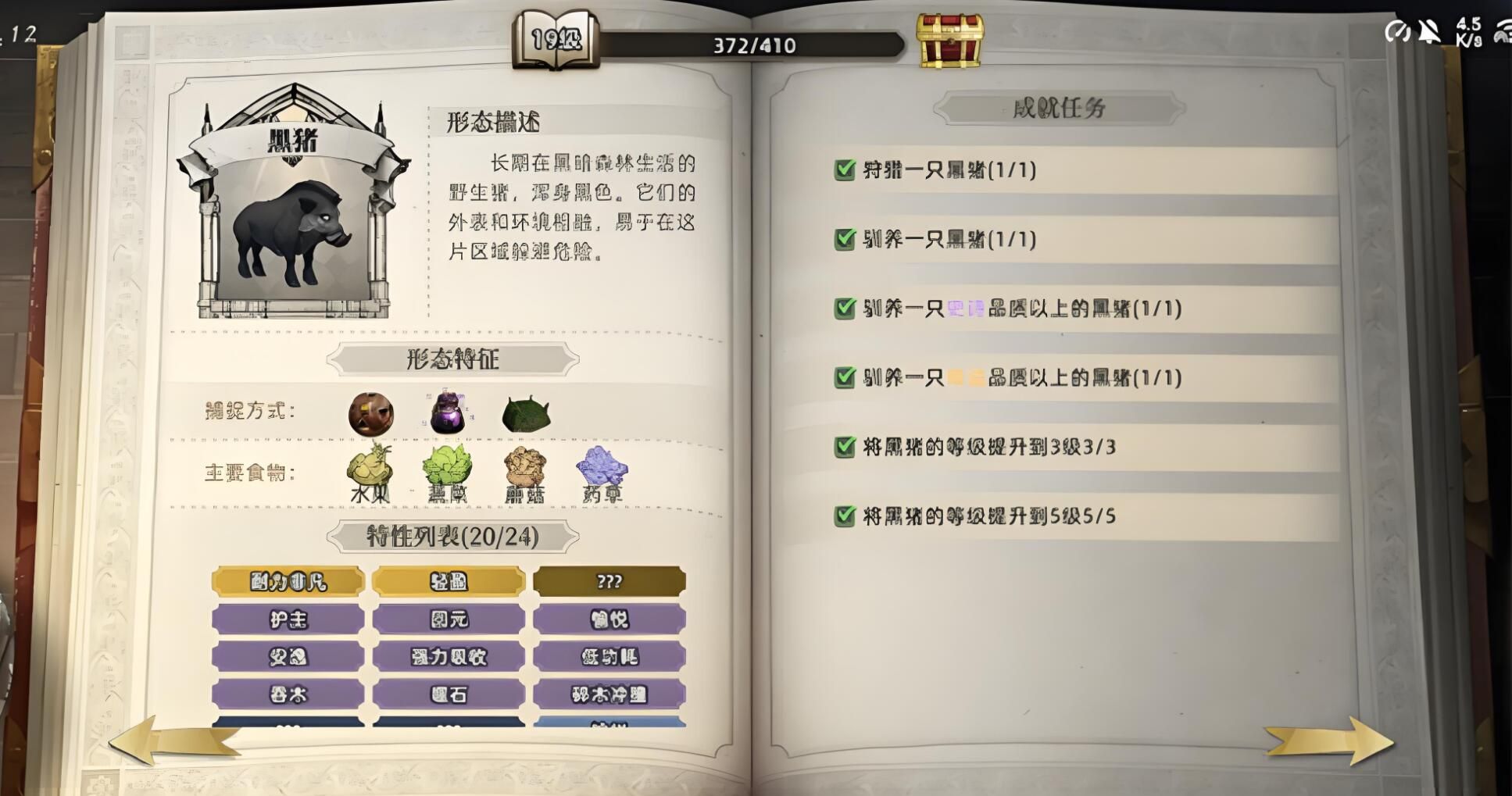Open the 愉悦 trait details
1512x796 pixels.
tap(609, 619)
